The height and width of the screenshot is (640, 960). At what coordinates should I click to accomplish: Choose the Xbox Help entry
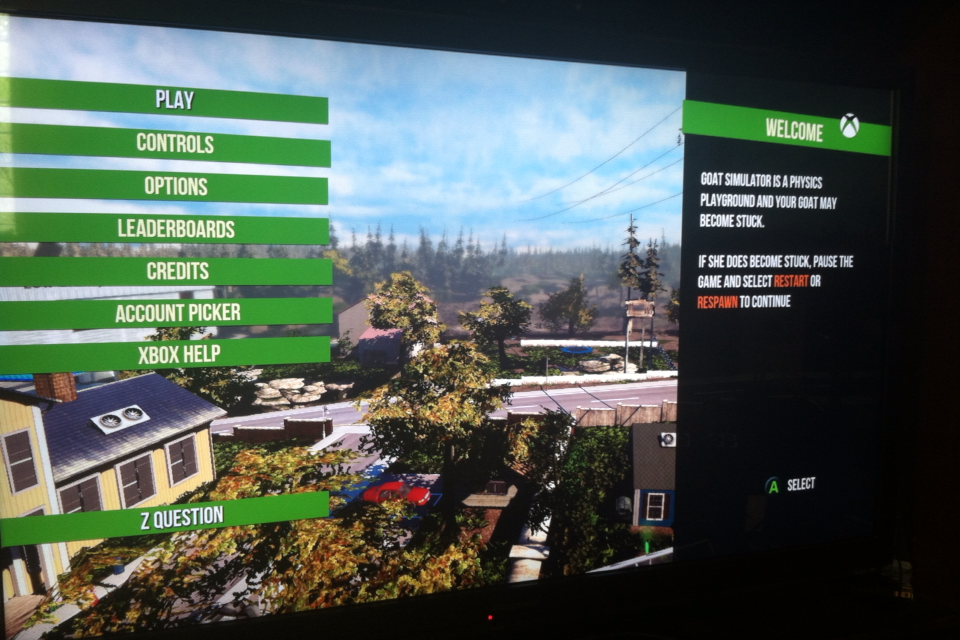177,354
